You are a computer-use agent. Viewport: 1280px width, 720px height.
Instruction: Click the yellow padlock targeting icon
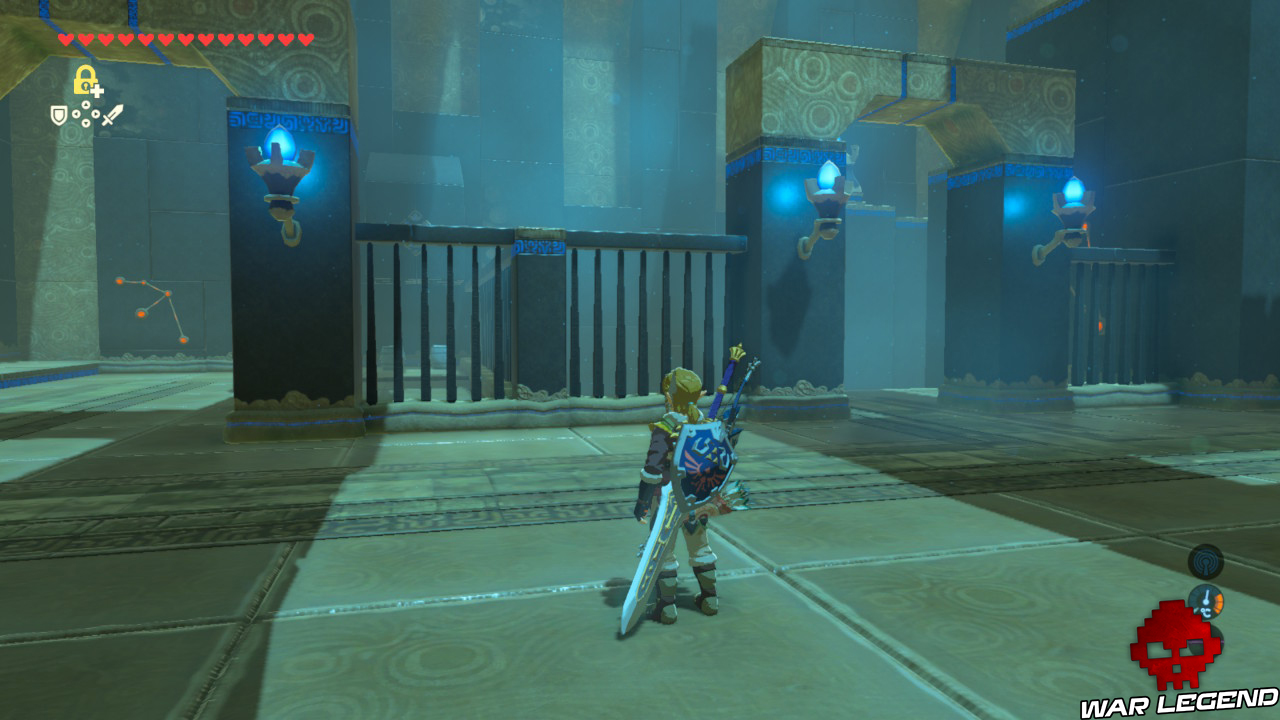click(85, 80)
